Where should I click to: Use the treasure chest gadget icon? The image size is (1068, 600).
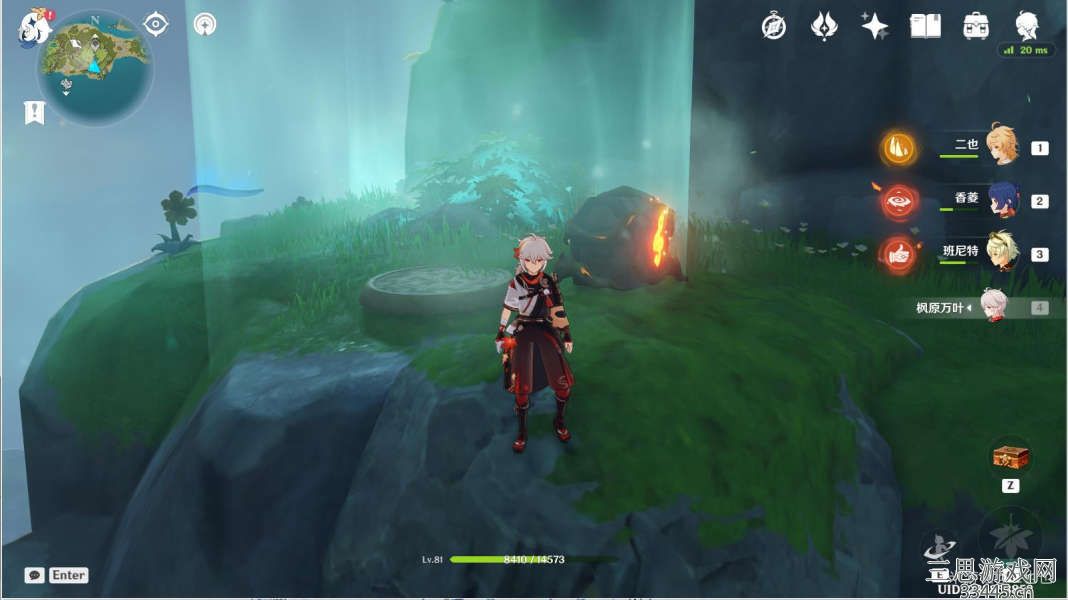click(1010, 458)
